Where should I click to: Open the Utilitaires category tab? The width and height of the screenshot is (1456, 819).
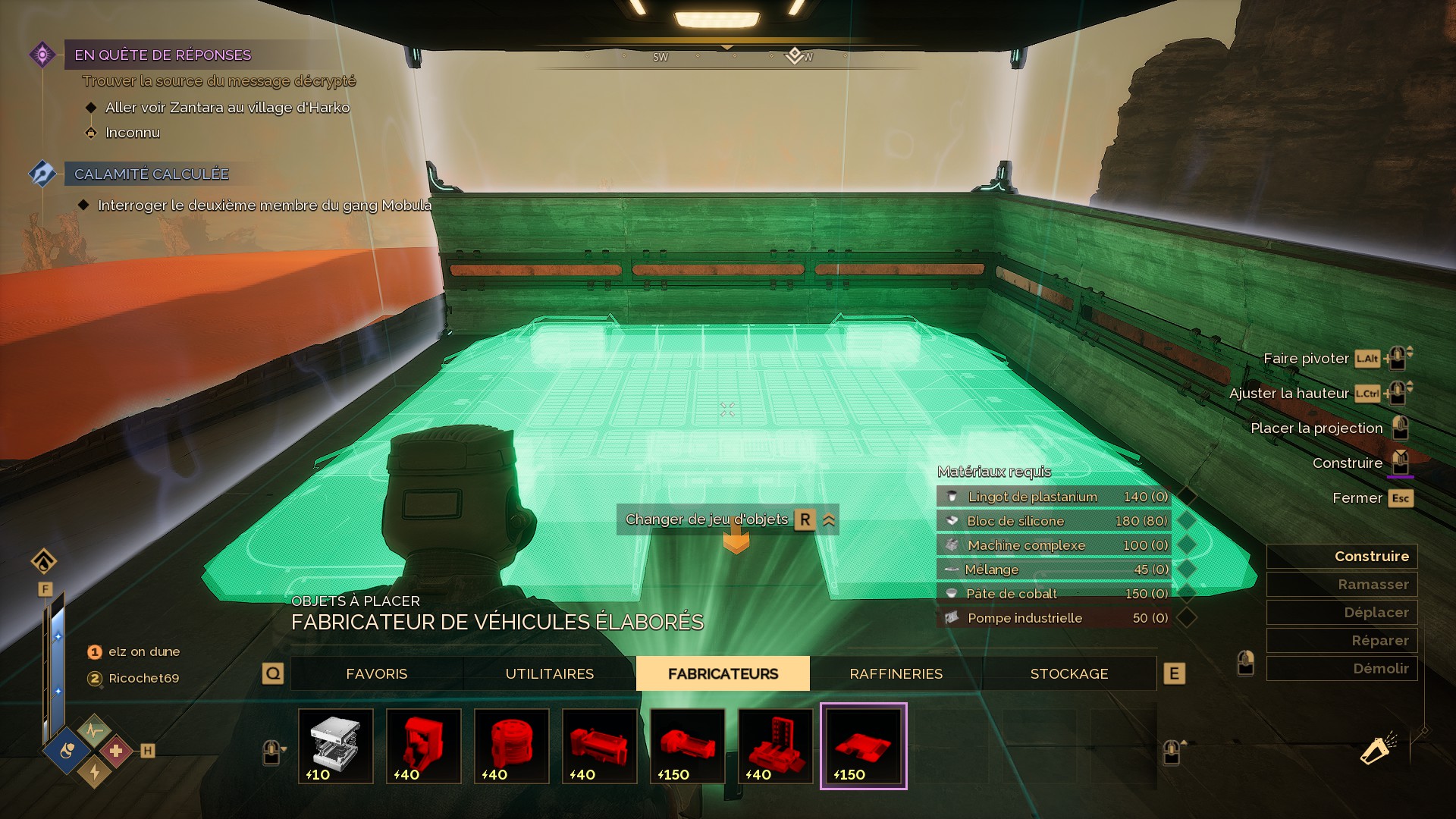tap(550, 673)
